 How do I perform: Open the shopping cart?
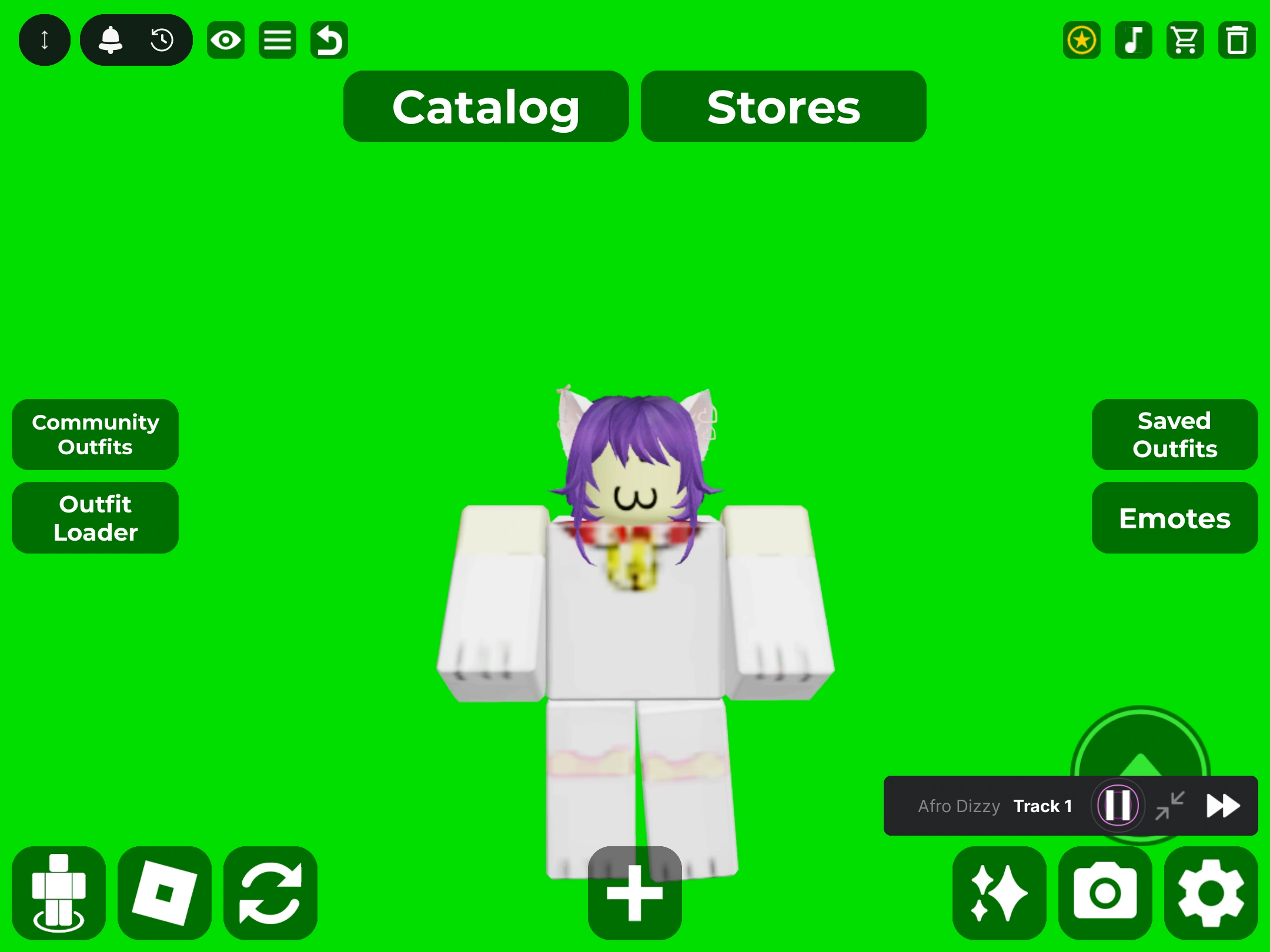coord(1185,40)
